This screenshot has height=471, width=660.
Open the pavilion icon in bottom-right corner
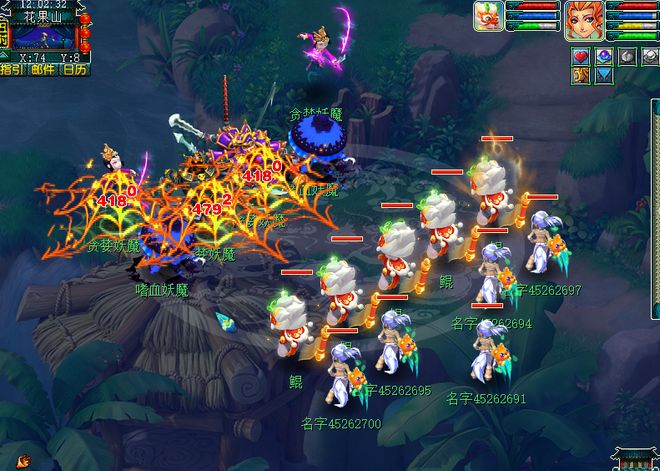pyautogui.click(x=636, y=460)
